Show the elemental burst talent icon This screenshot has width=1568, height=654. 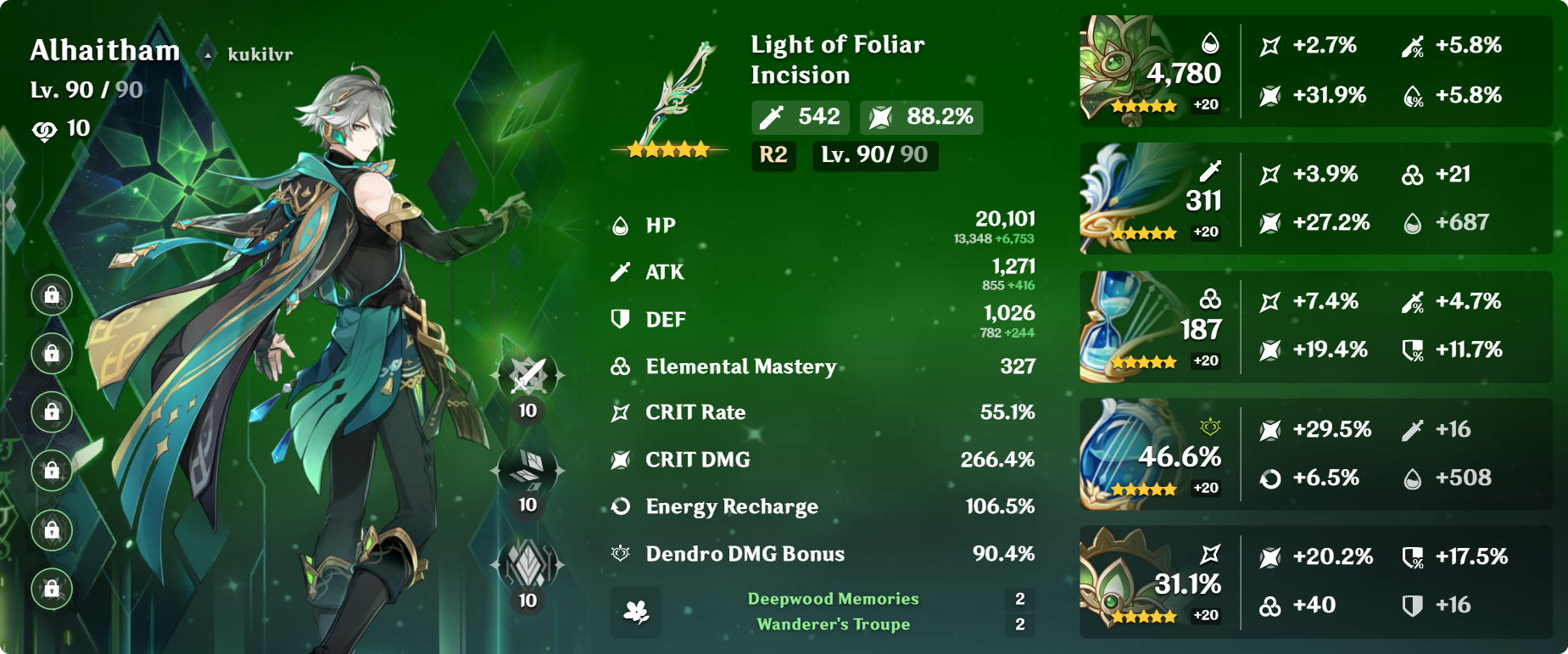point(527,564)
